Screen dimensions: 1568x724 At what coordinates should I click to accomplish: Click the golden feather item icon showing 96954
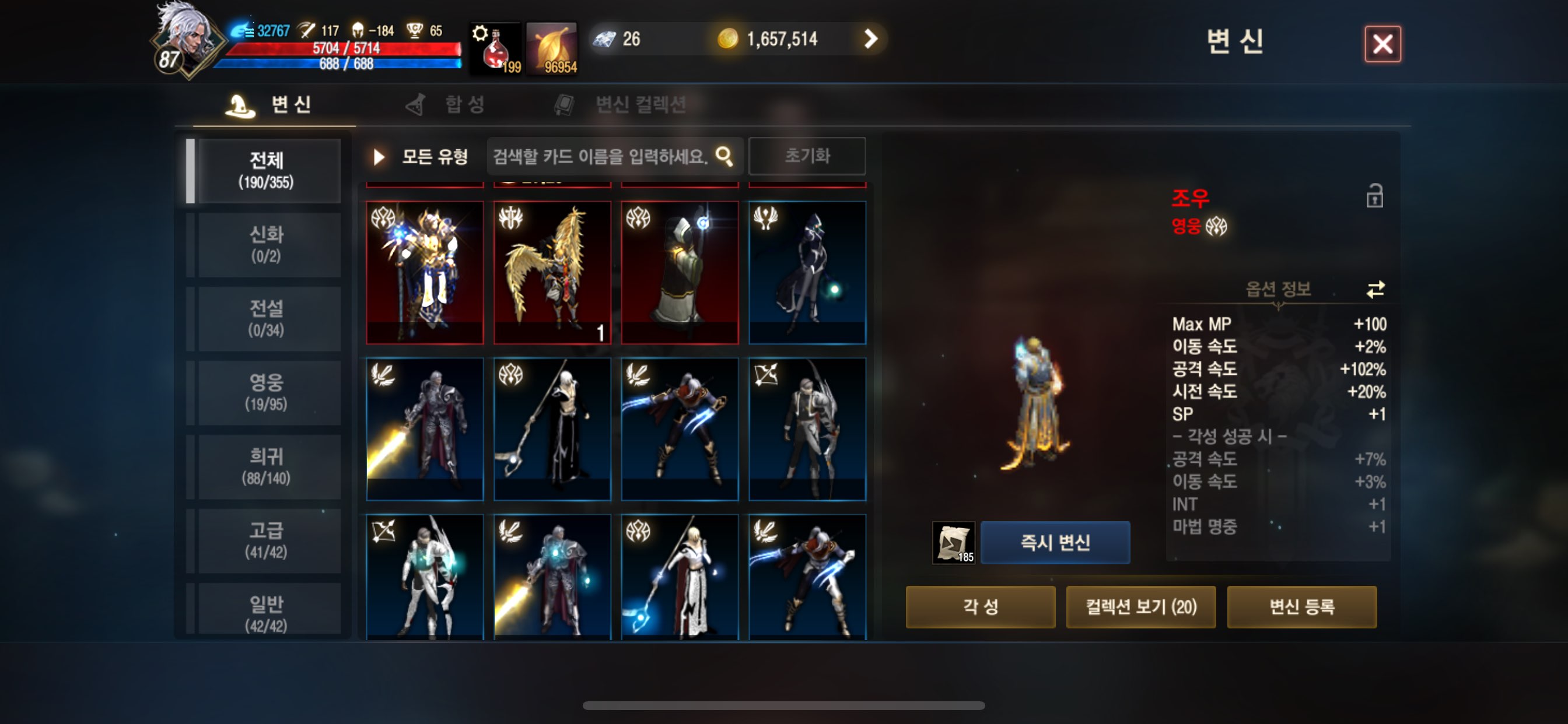click(552, 45)
